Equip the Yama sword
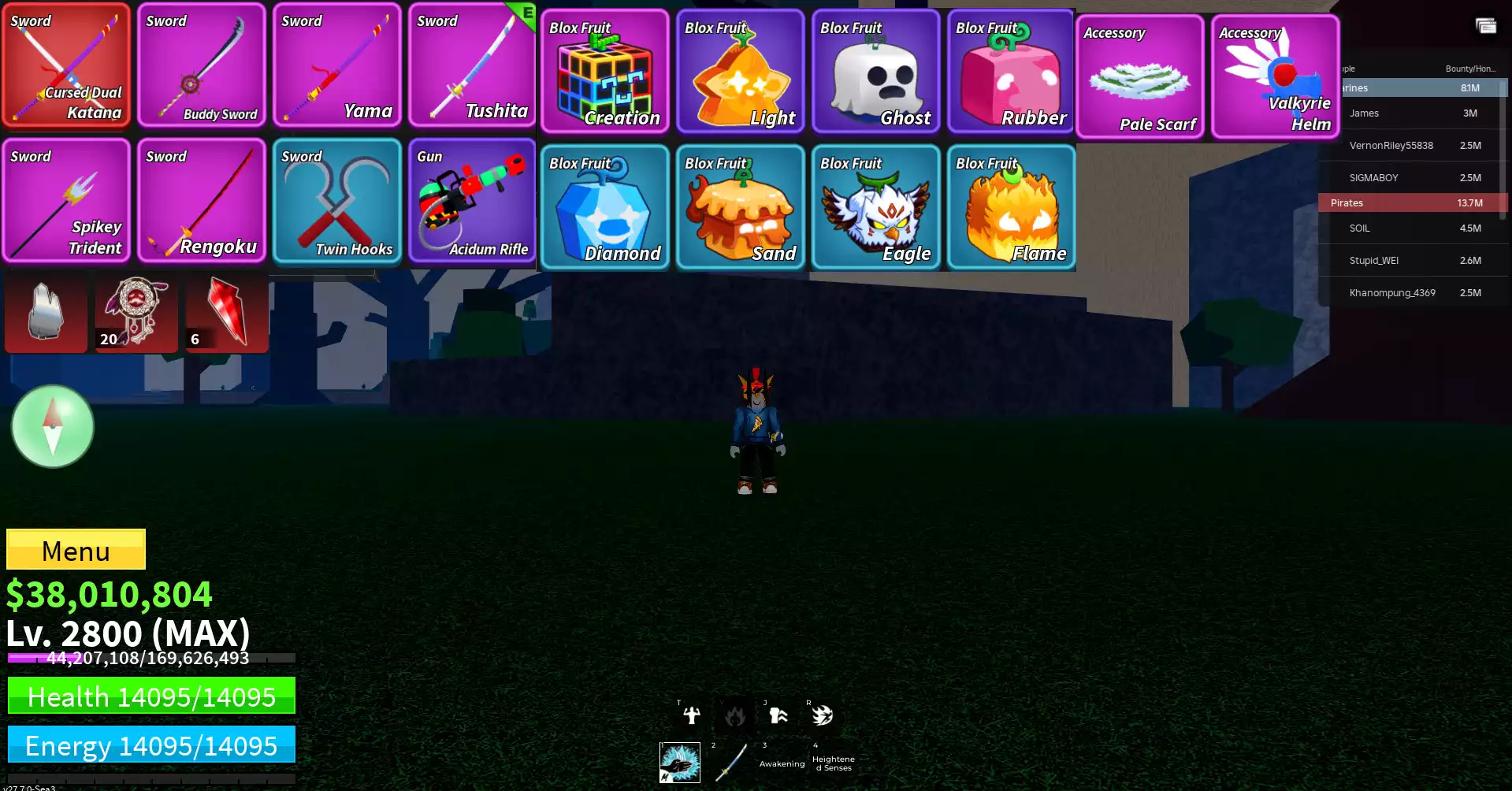Screen dimensions: 1512x791 point(336,65)
